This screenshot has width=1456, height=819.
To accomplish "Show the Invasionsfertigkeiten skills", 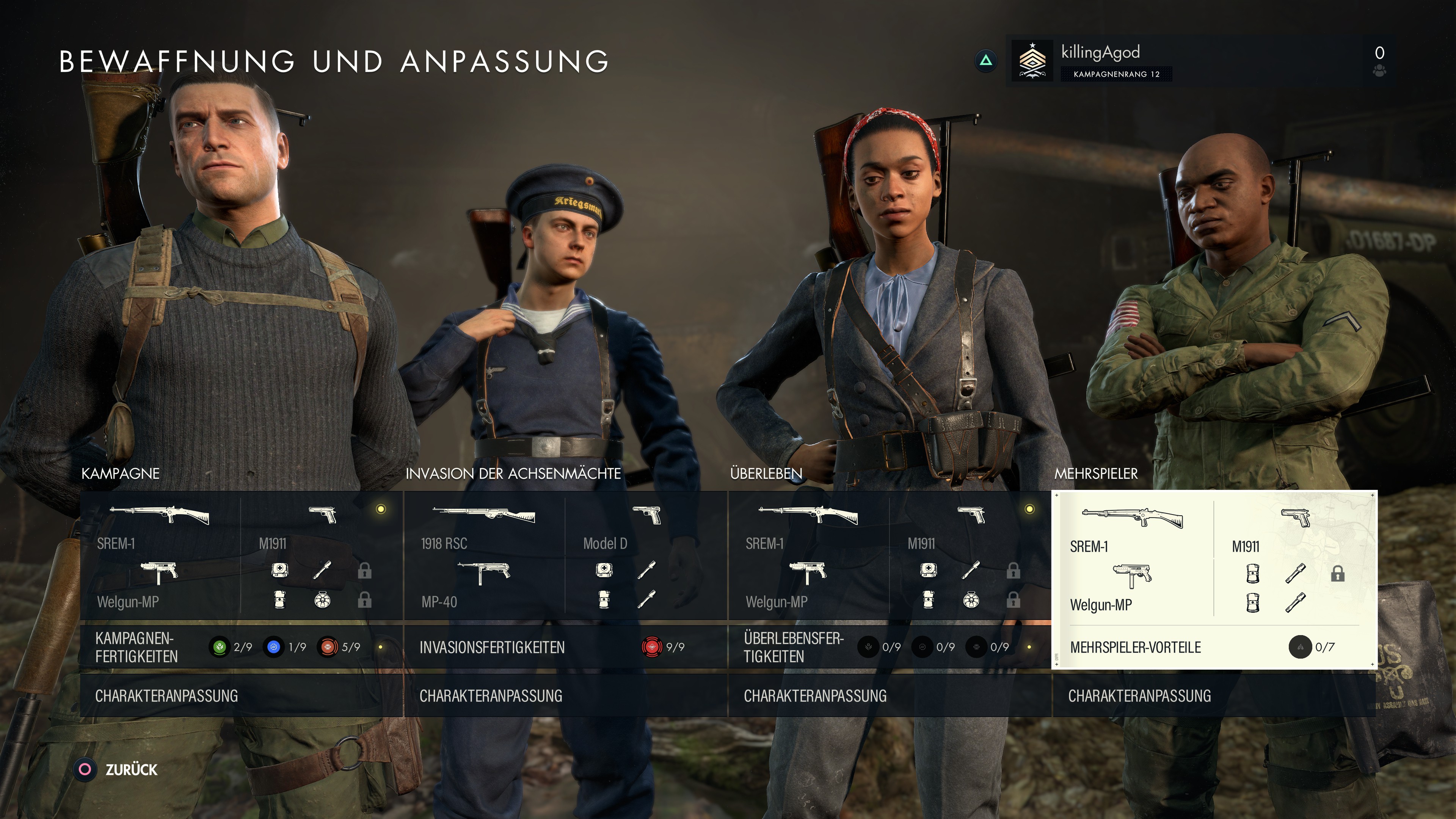I will point(565,647).
